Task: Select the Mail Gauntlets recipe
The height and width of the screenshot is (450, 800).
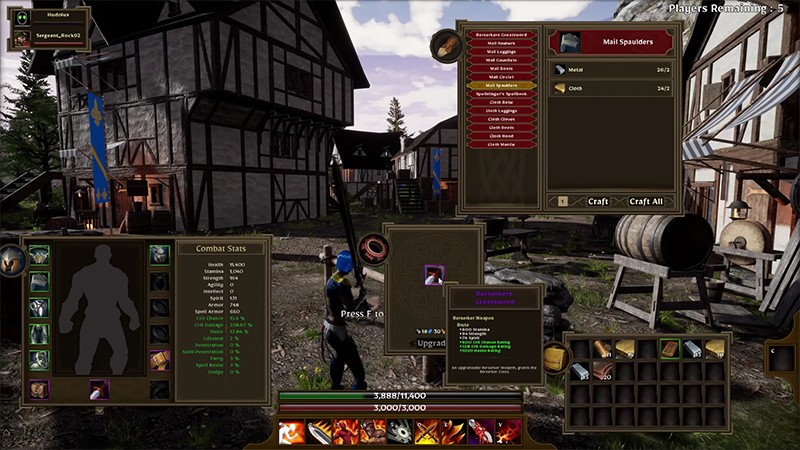Action: [x=501, y=60]
